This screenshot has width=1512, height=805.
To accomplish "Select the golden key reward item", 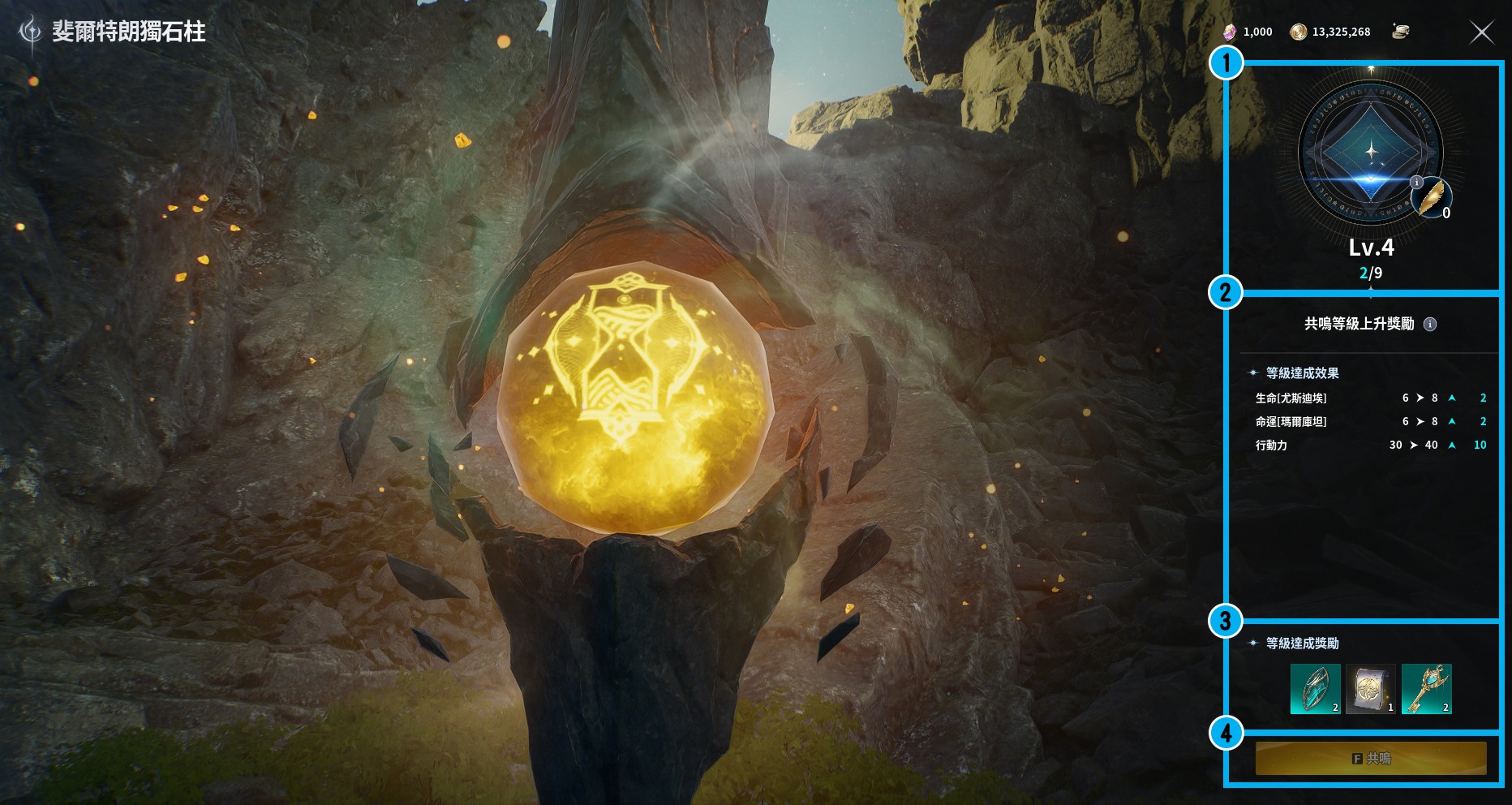I will click(x=1426, y=689).
